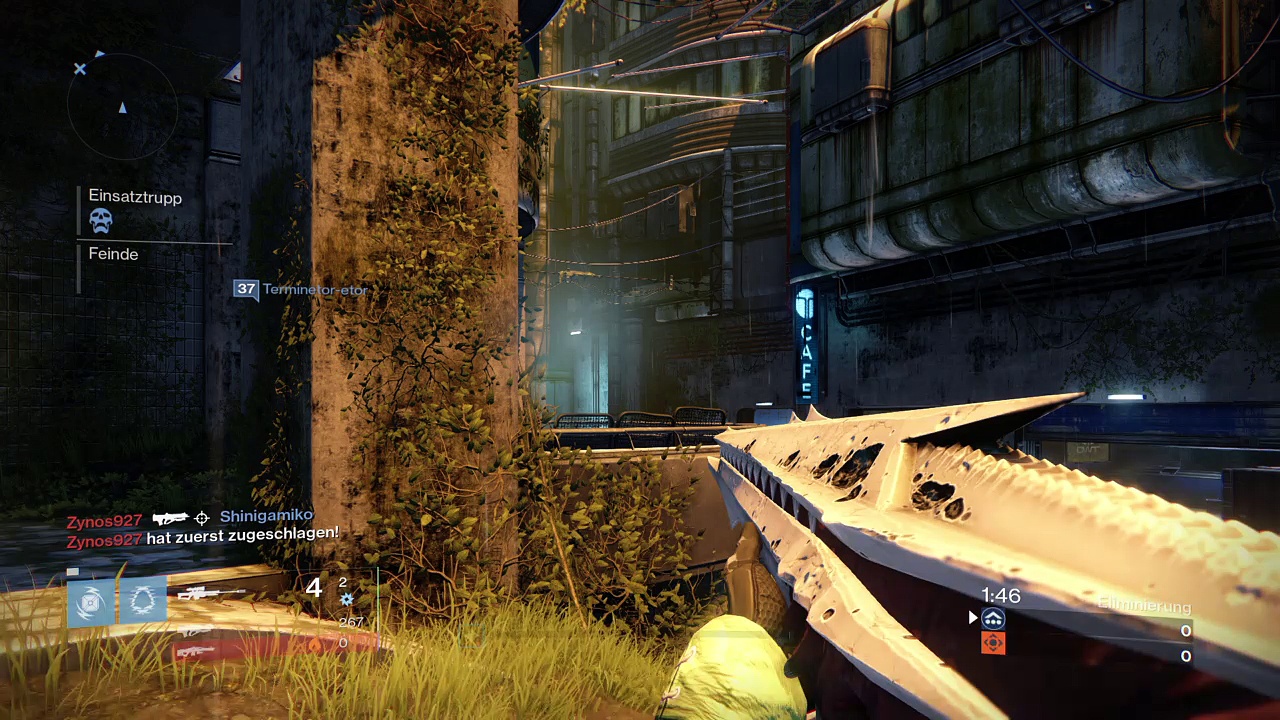Click the Terminetor-etor level 37 nameplate
This screenshot has height=720, width=1280.
[301, 290]
